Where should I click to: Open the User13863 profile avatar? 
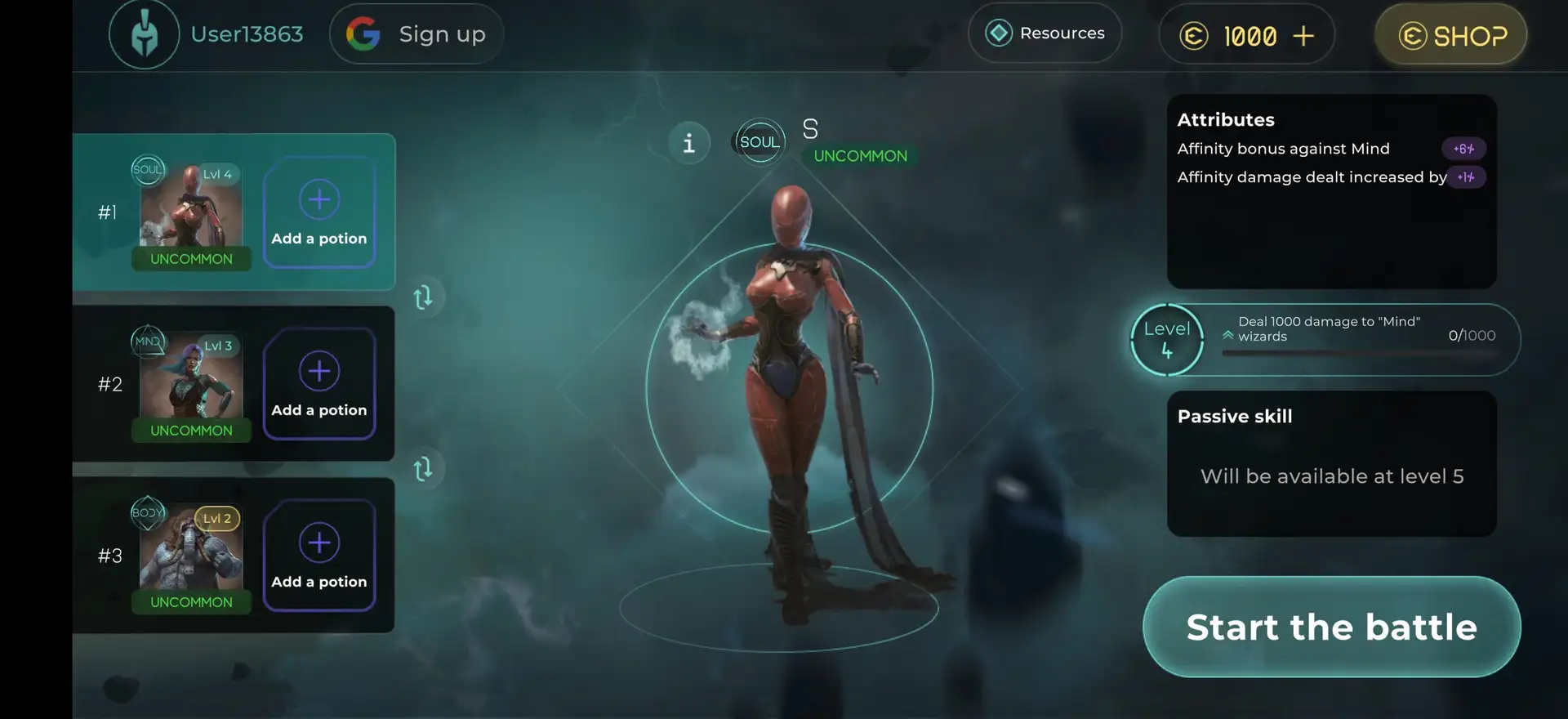pos(145,34)
